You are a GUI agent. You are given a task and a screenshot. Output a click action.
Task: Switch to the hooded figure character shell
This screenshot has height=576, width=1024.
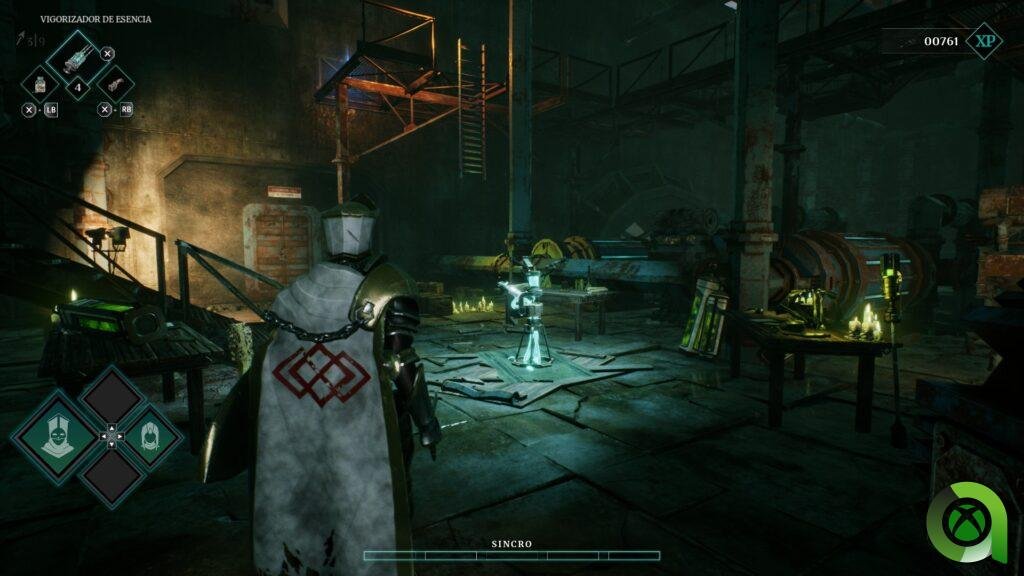(148, 435)
